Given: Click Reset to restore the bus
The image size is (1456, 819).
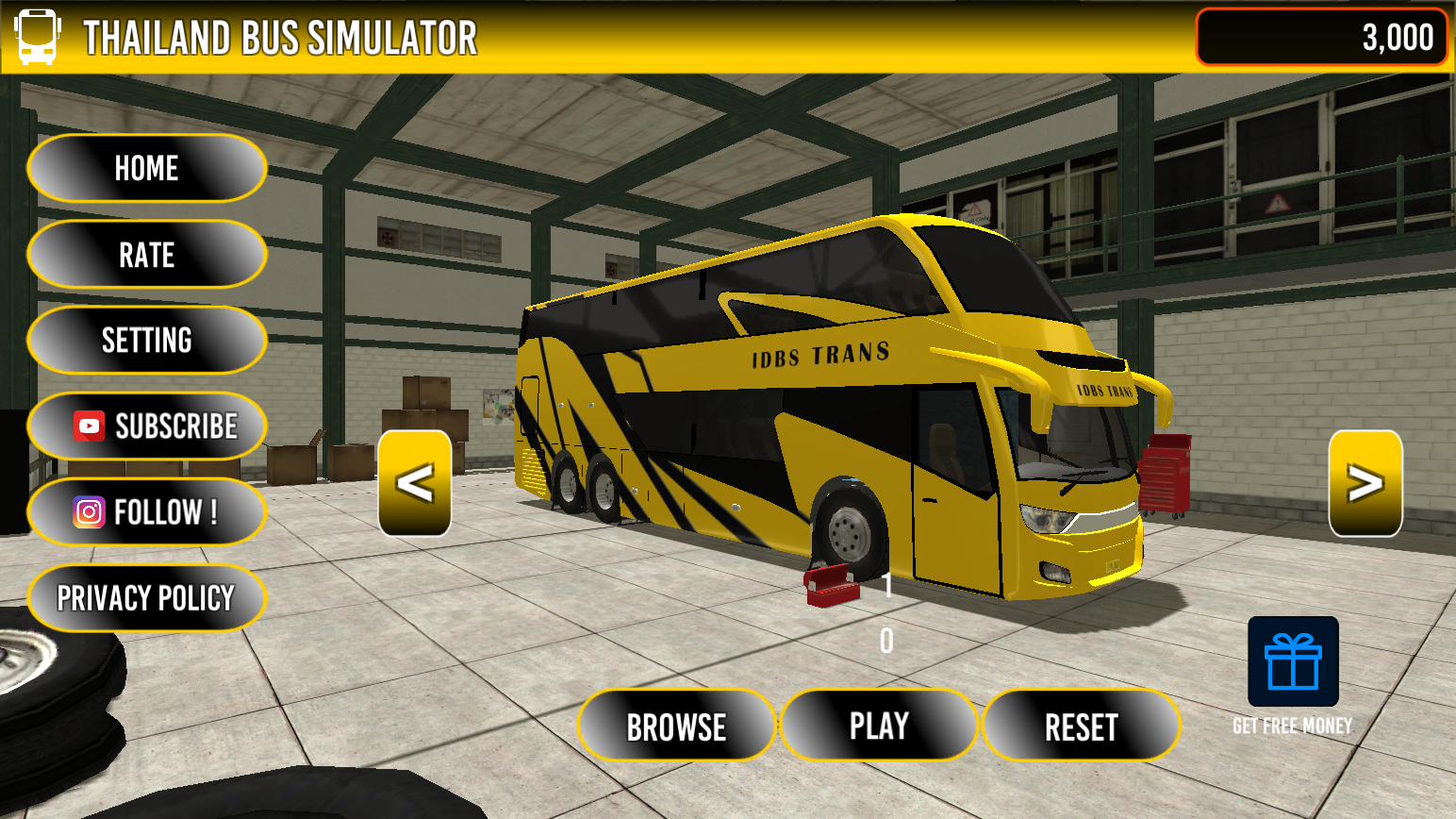Looking at the screenshot, I should pos(1082,725).
